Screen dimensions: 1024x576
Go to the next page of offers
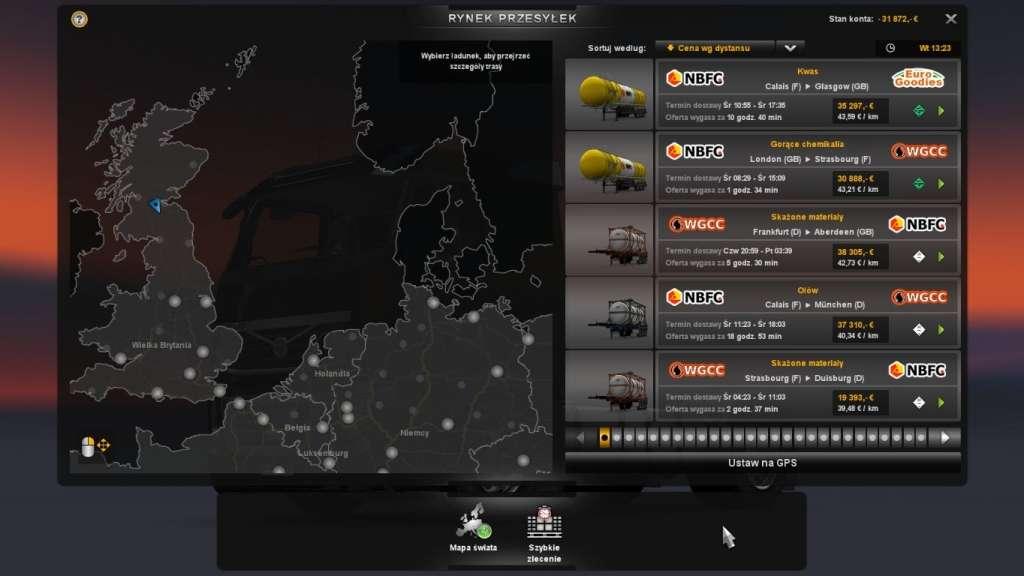944,437
